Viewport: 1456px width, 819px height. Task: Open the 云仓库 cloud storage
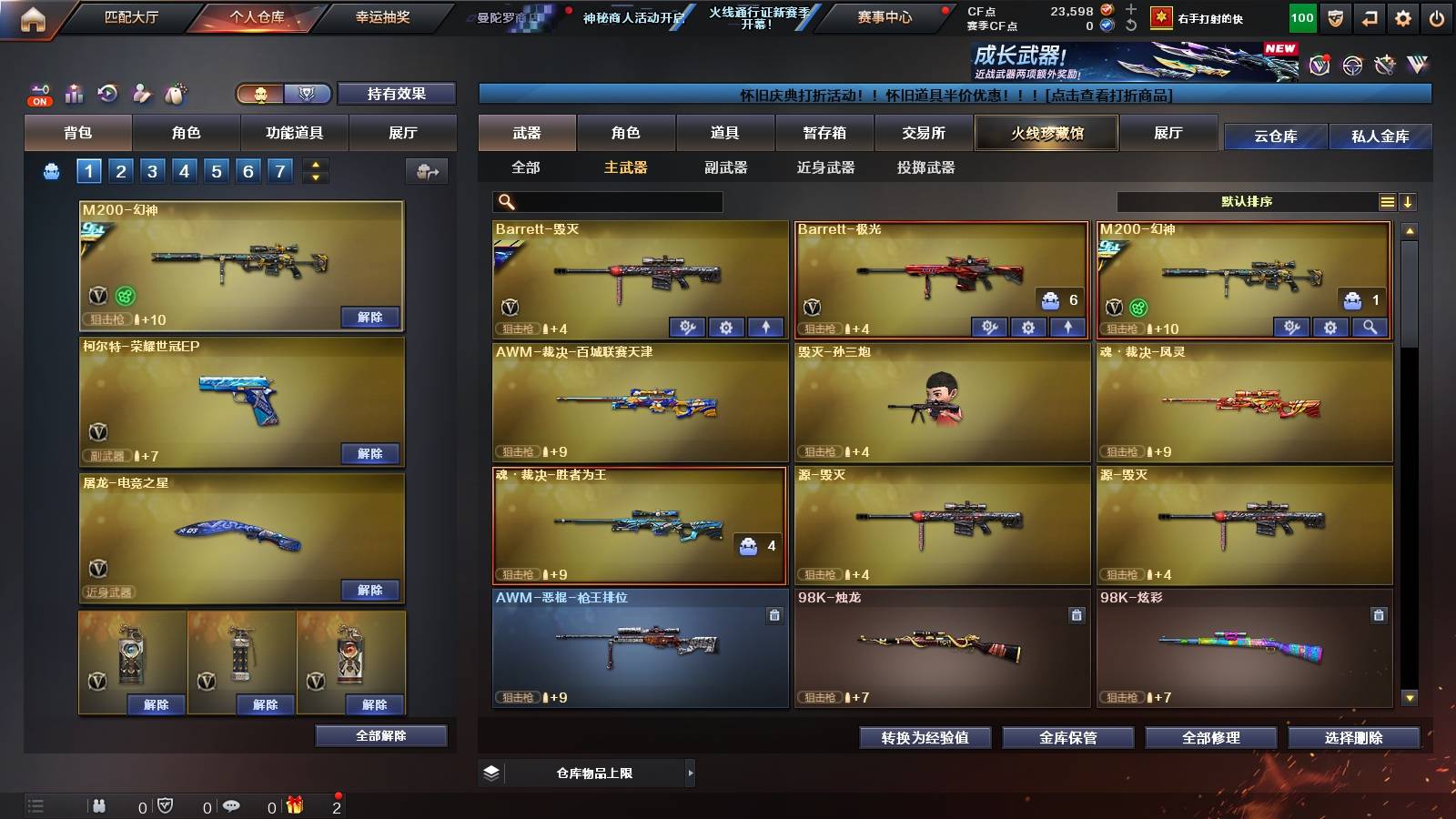click(x=1279, y=137)
